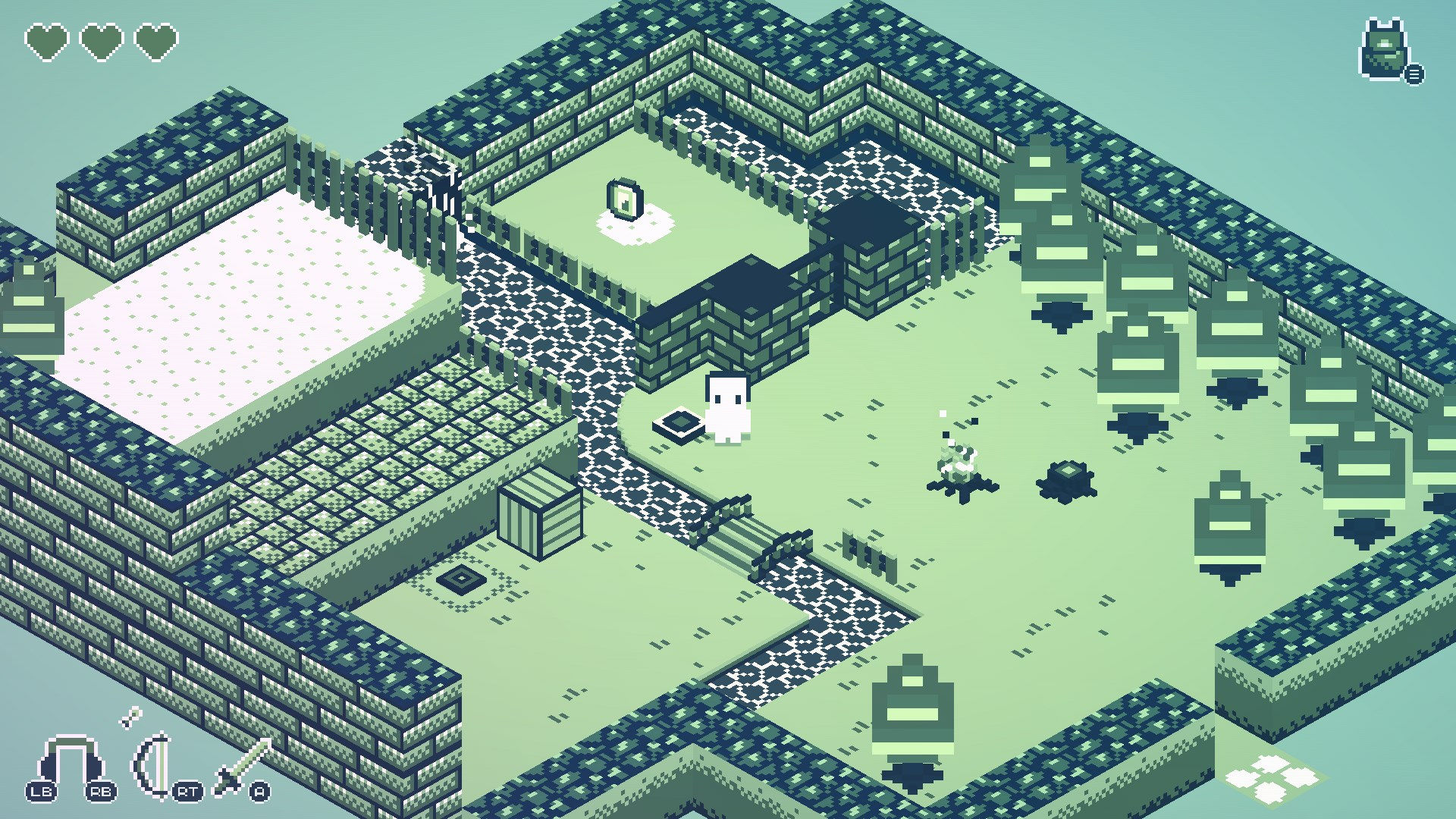Click the glowing green portal frame

[624, 199]
